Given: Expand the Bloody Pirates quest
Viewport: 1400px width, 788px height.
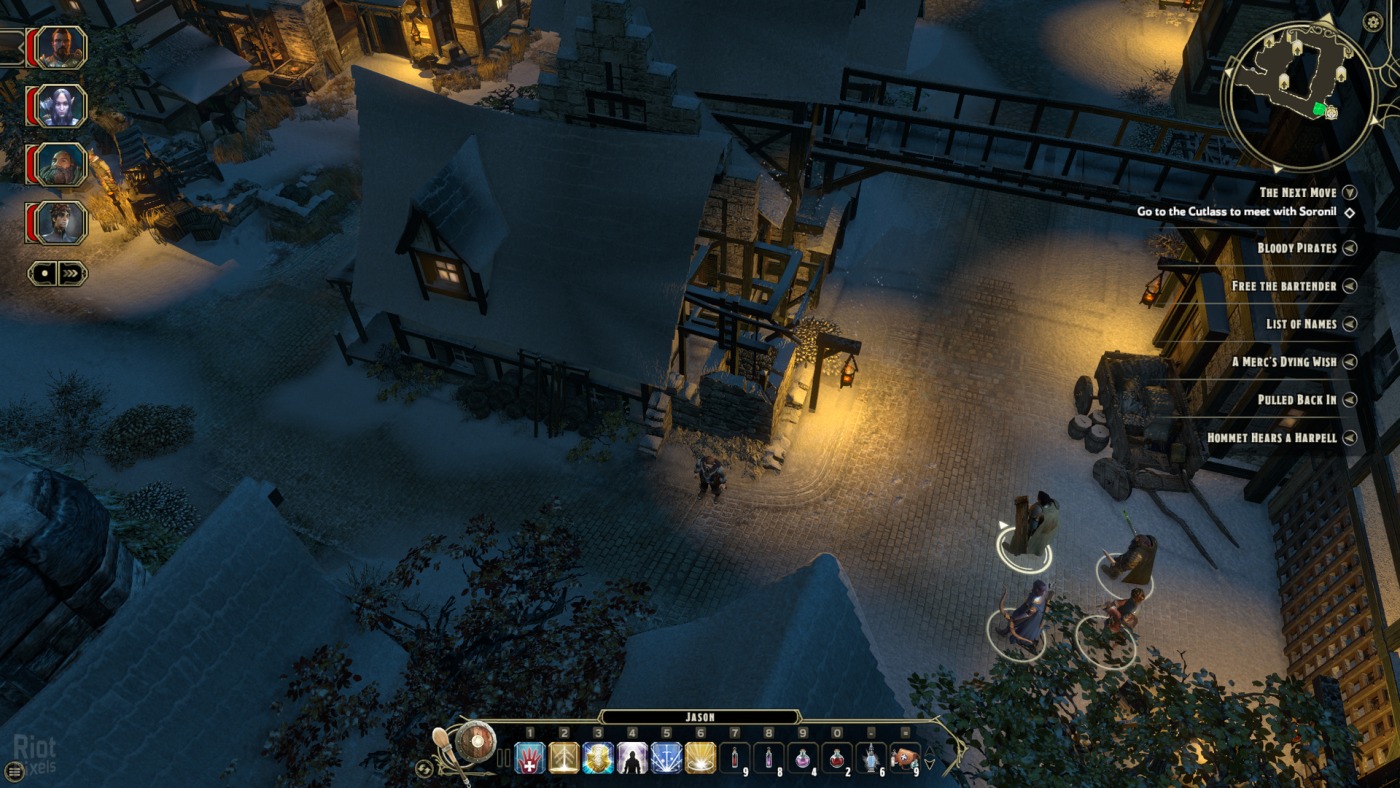Looking at the screenshot, I should coord(1349,248).
